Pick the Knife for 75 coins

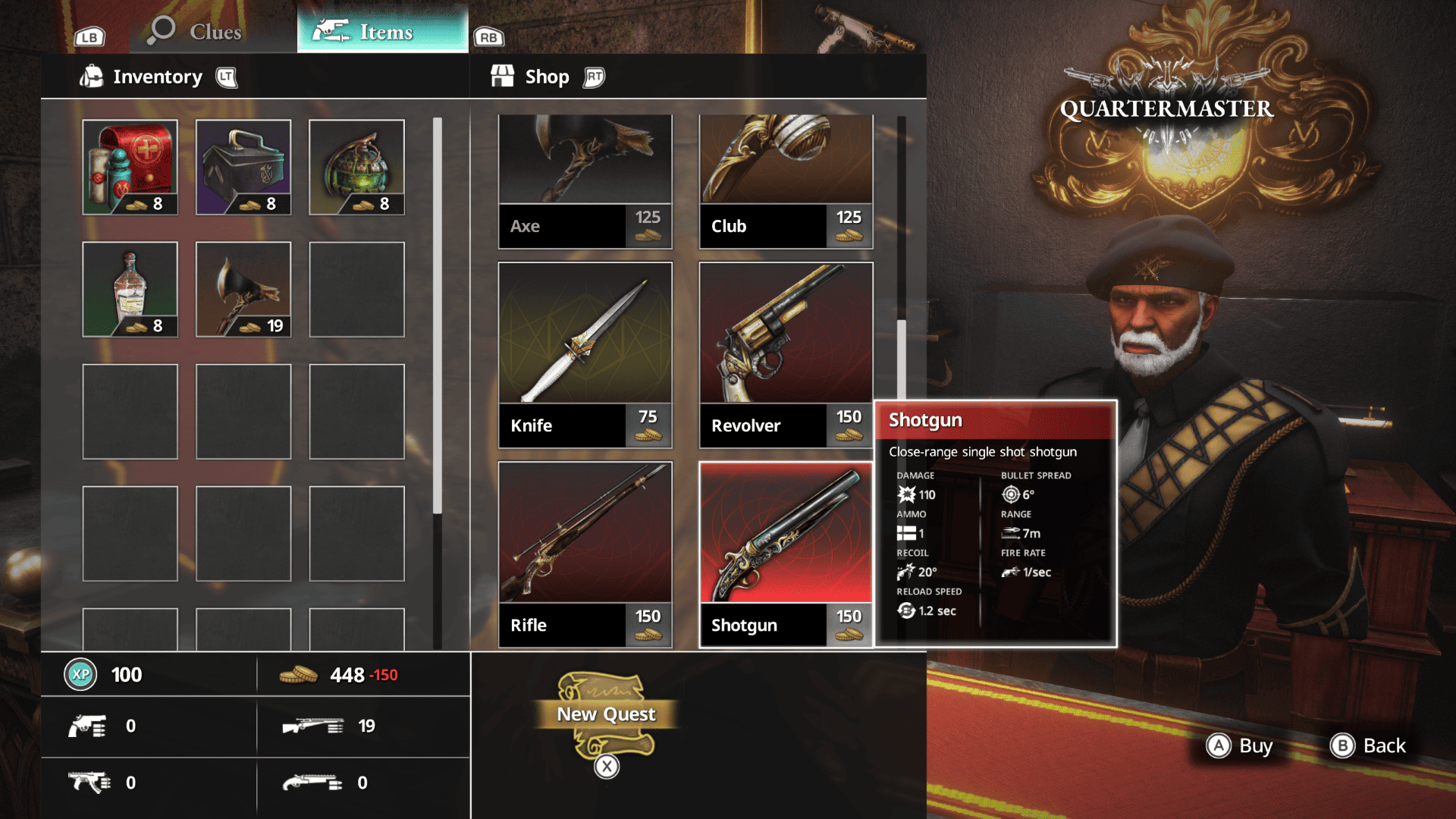coord(585,355)
